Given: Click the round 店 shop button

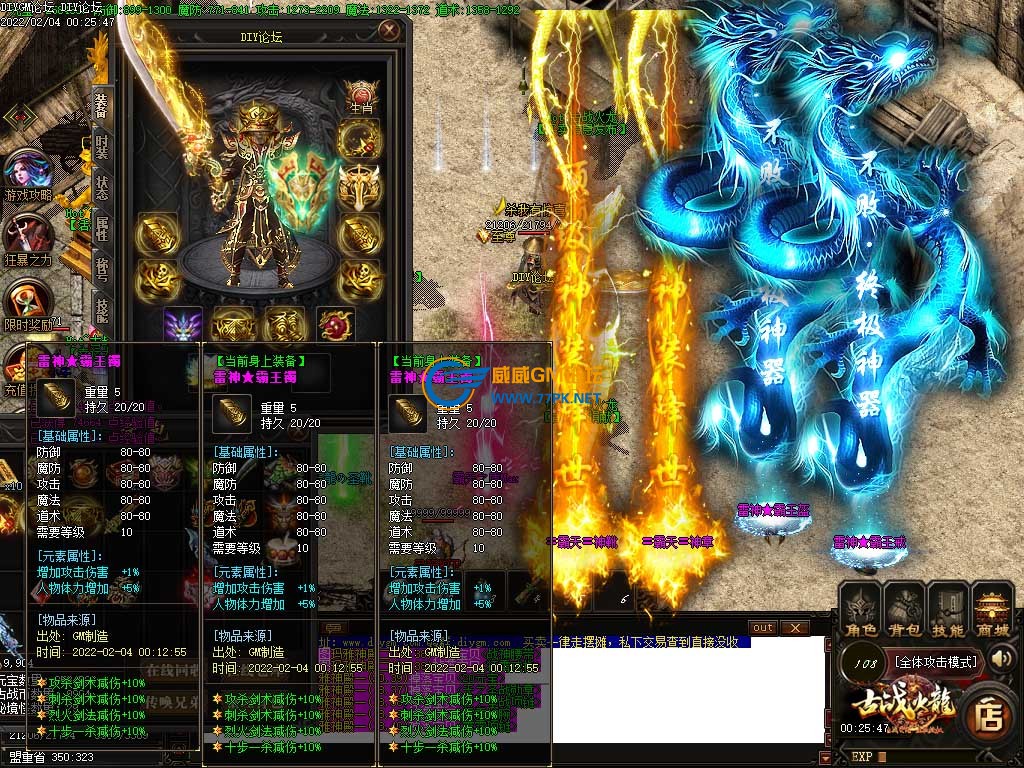Looking at the screenshot, I should pyautogui.click(x=990, y=714).
